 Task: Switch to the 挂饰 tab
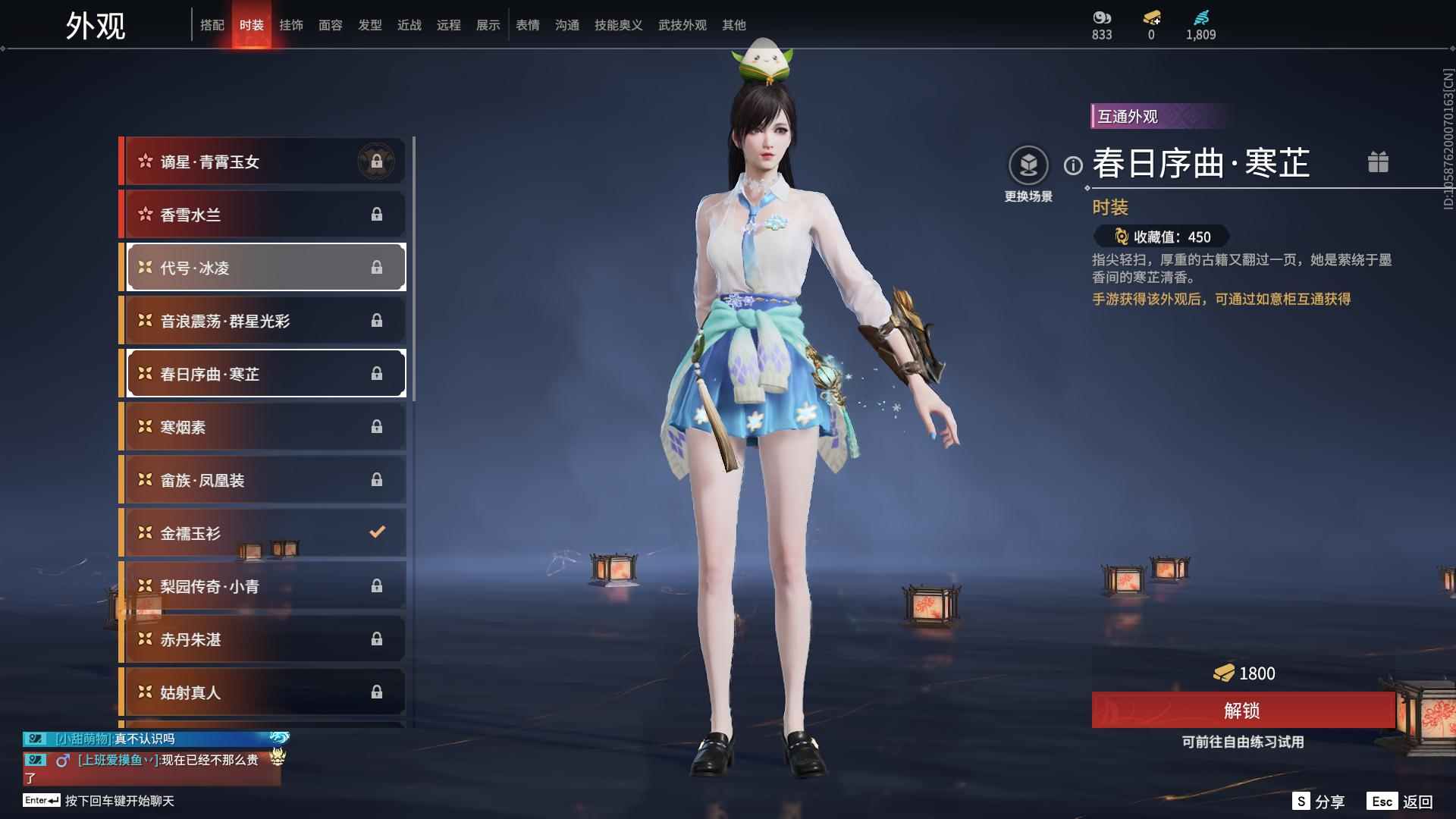(x=293, y=25)
